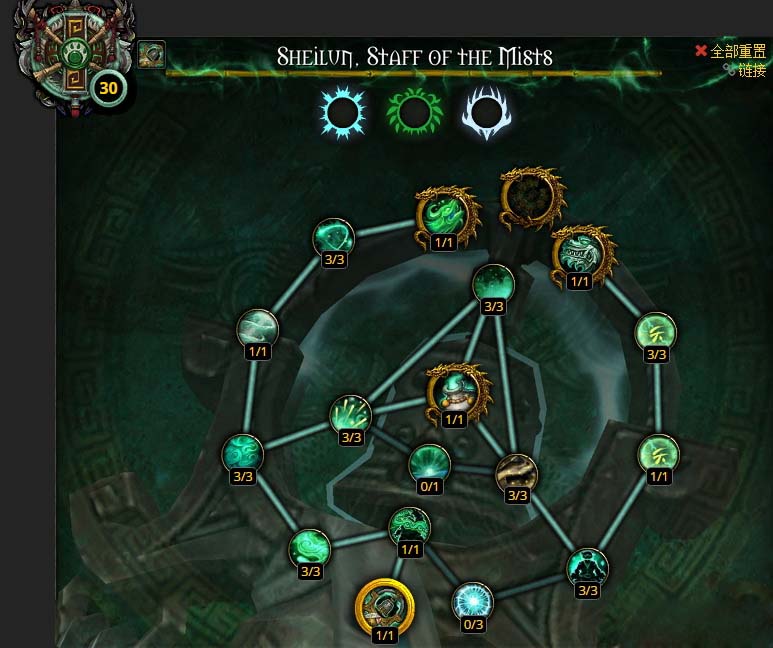Image resolution: width=773 pixels, height=648 pixels.
Task: Click the green sparks 3/3 trait
Action: click(351, 415)
